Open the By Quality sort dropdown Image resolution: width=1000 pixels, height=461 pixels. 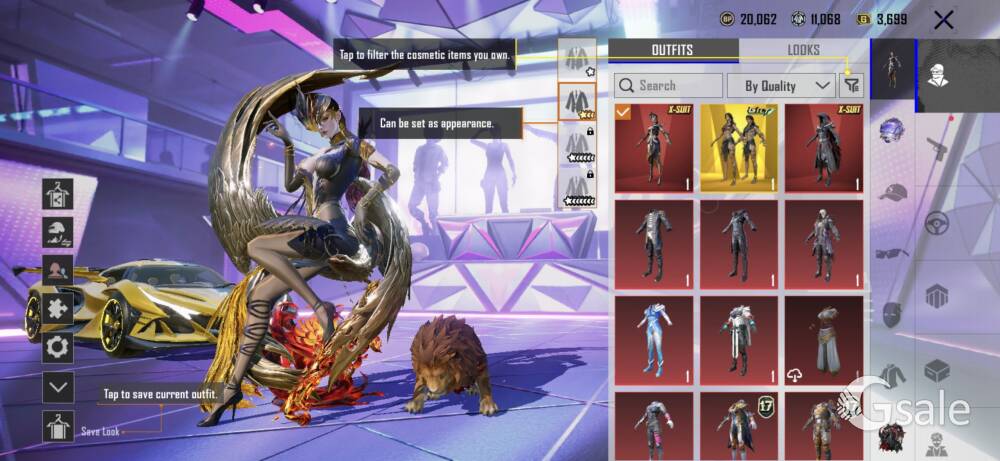click(x=781, y=86)
